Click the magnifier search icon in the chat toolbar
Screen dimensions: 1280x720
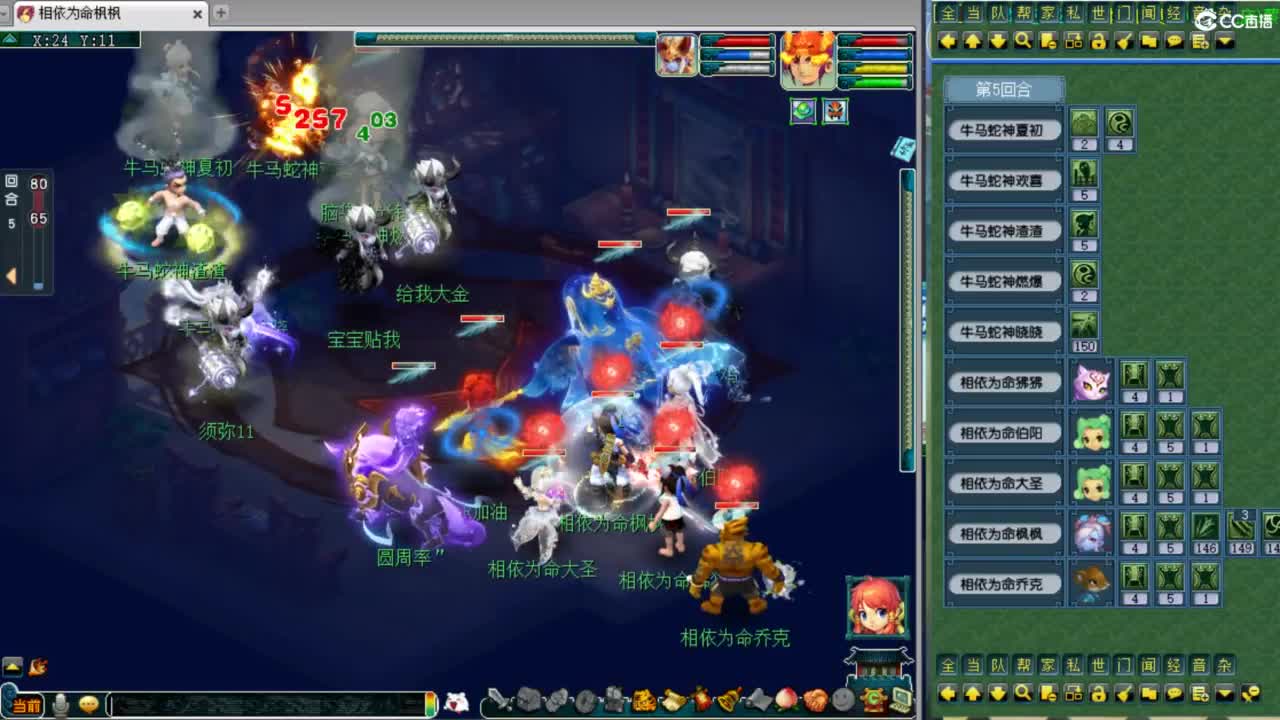click(x=1022, y=41)
